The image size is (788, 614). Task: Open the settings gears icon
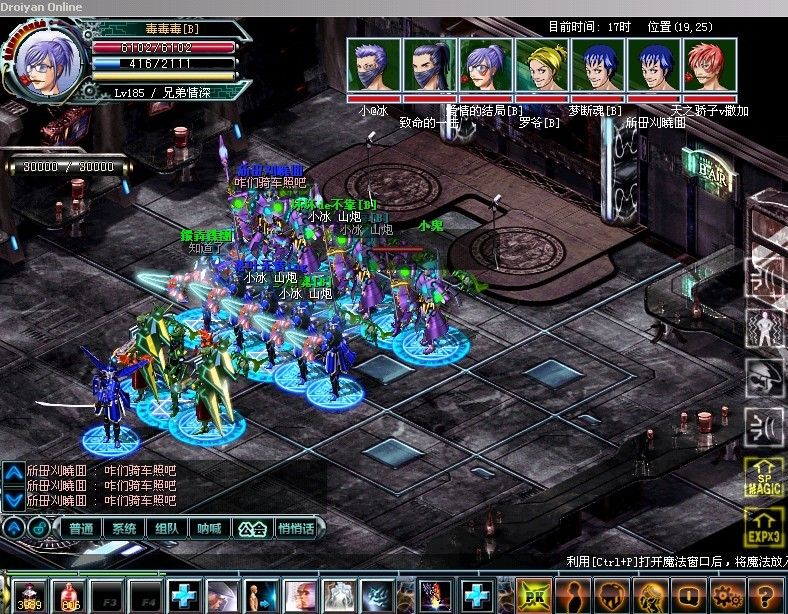(x=727, y=597)
